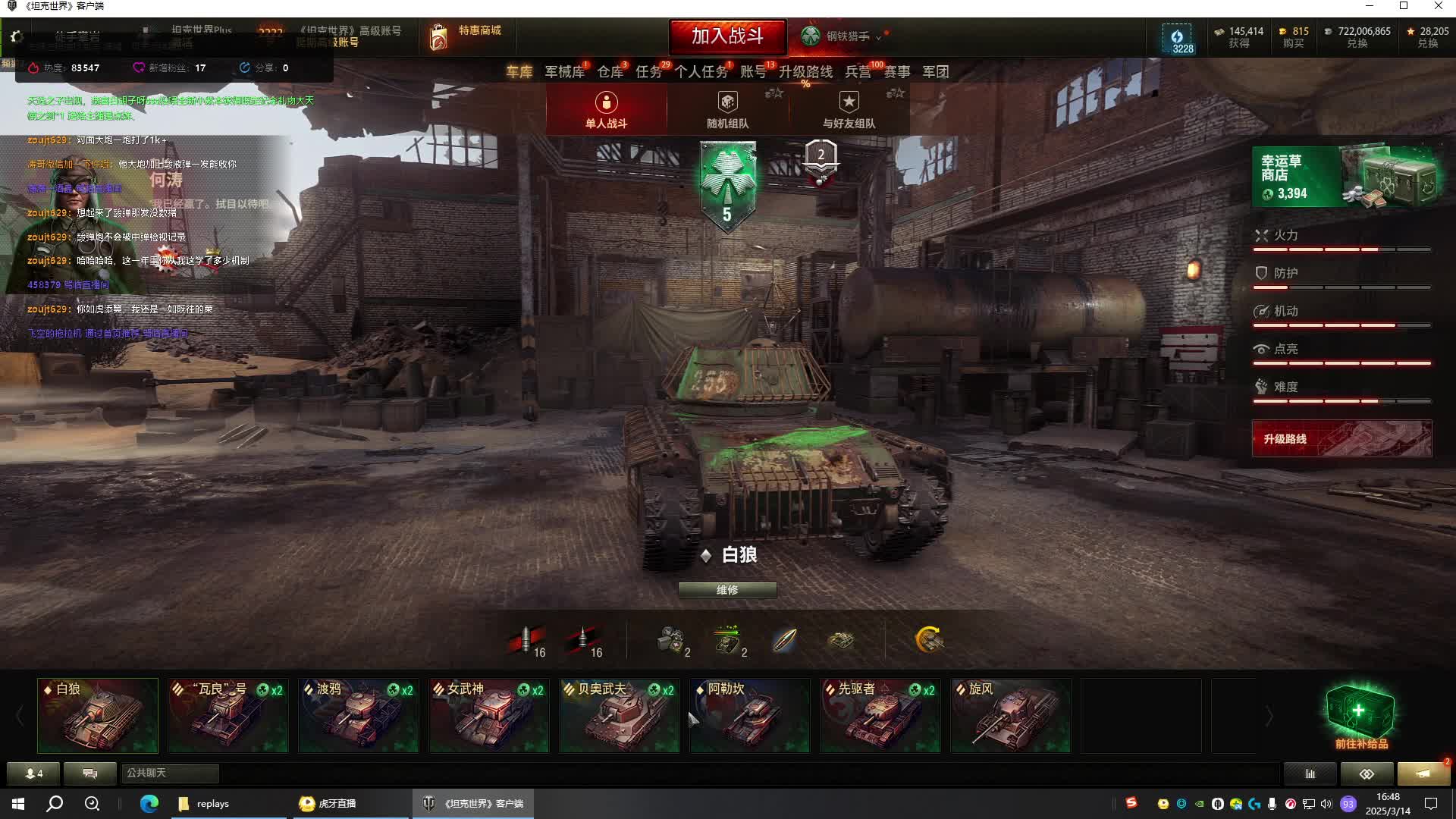Open the 特惠商城 special store
The height and width of the screenshot is (819, 1456).
(x=466, y=36)
